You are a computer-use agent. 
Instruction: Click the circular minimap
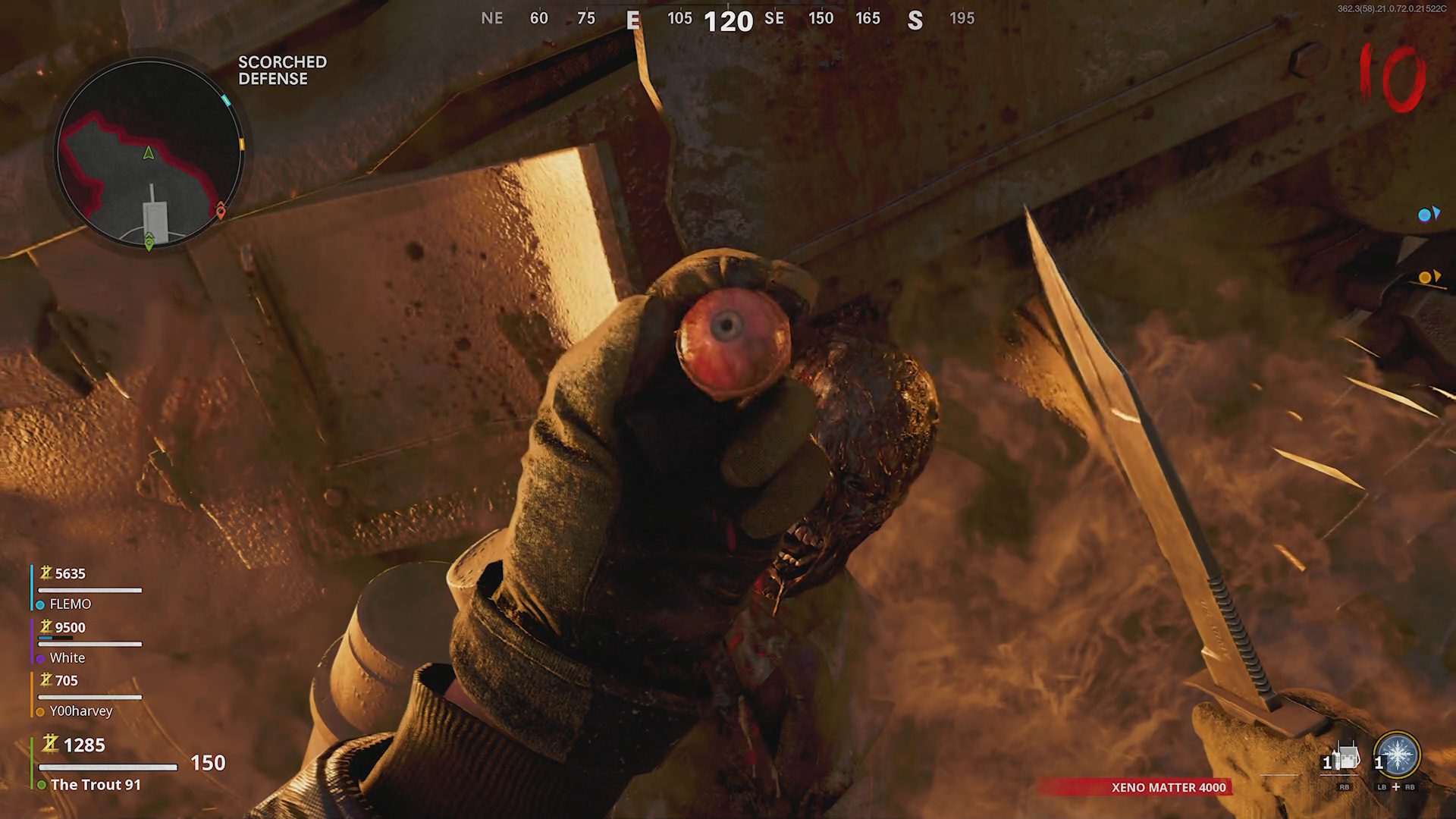point(149,153)
